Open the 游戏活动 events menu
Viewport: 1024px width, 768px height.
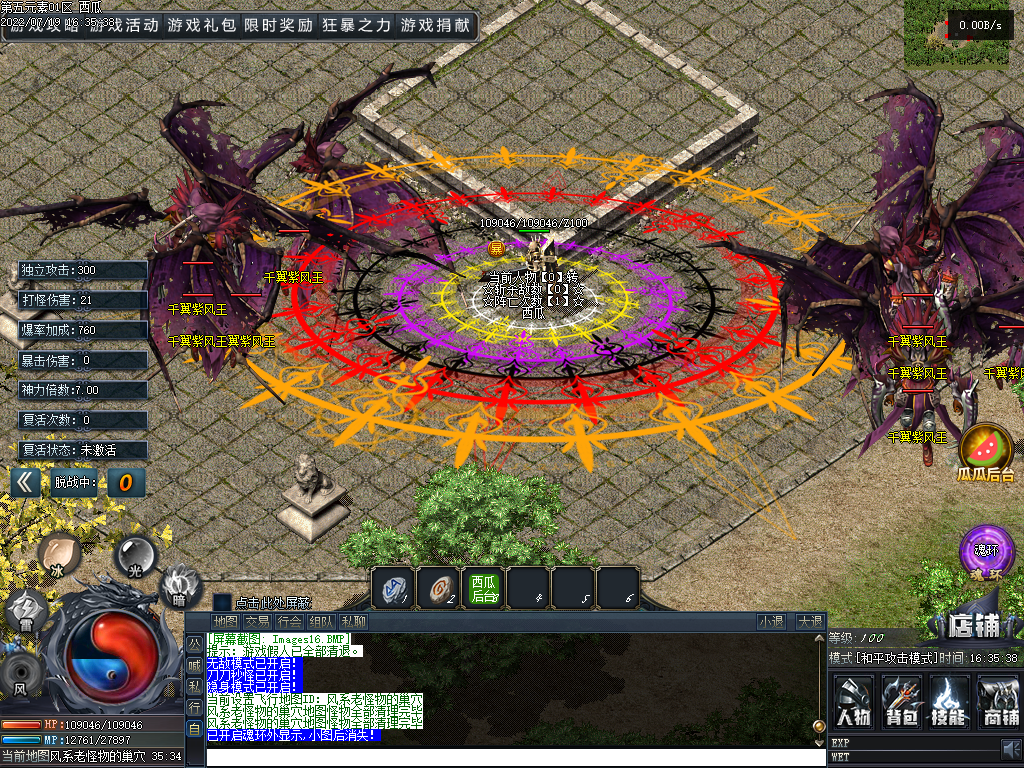pyautogui.click(x=122, y=25)
